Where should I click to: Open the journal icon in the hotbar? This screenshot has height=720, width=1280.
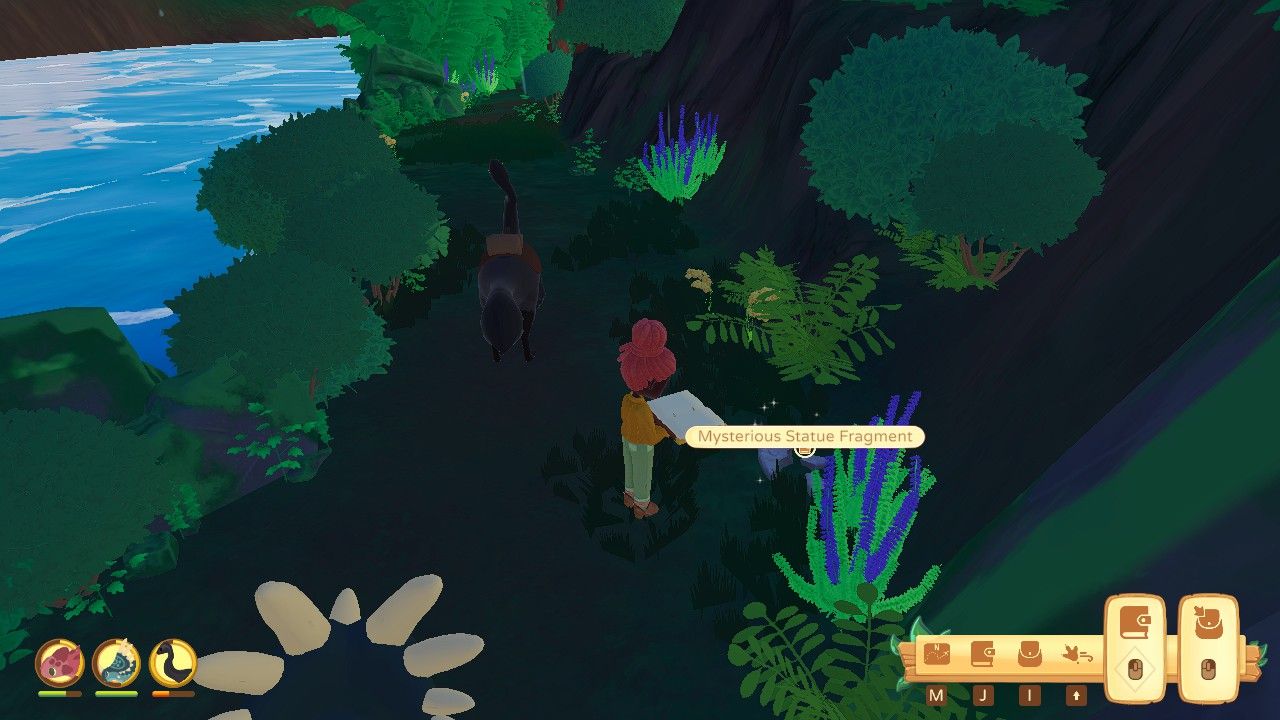(x=983, y=653)
